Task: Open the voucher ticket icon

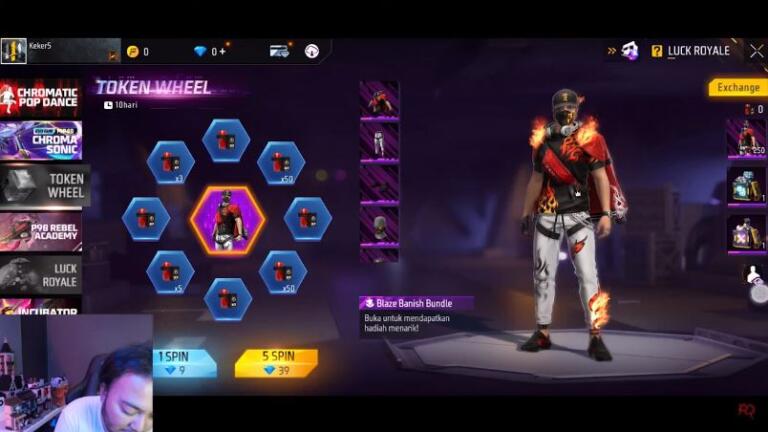Action: point(279,51)
